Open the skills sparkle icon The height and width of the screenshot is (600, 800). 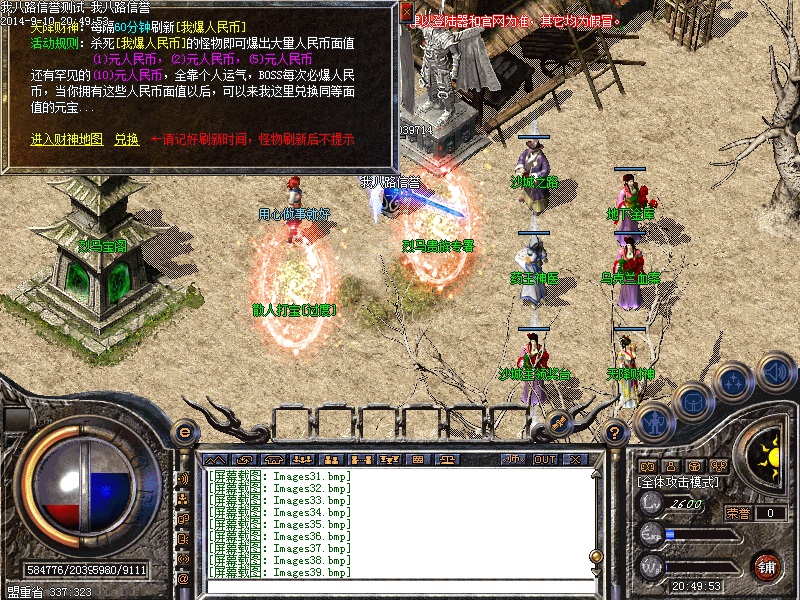(x=733, y=381)
